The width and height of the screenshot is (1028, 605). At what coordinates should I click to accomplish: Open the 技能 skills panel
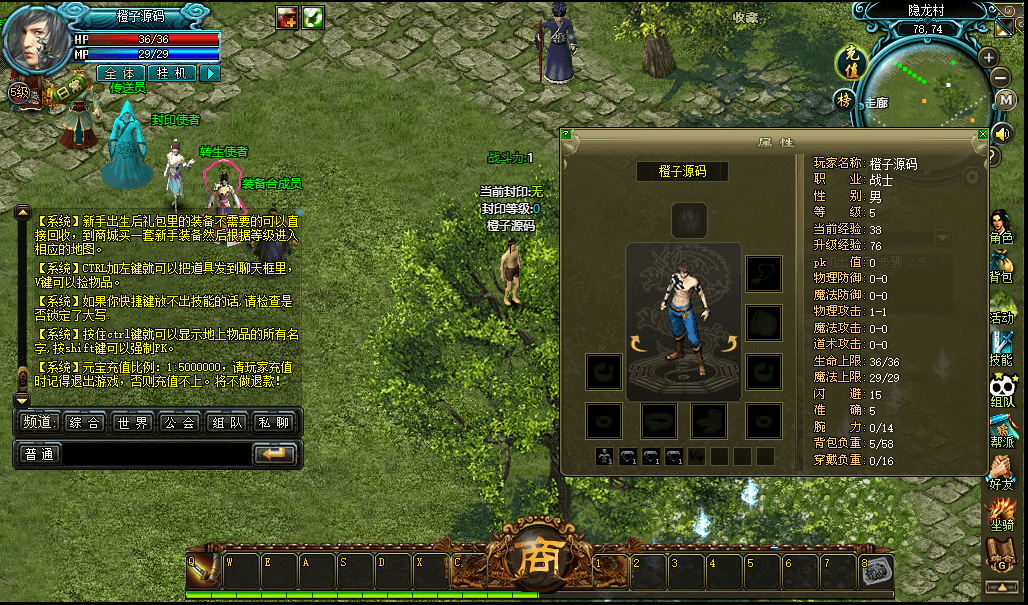[x=1001, y=347]
